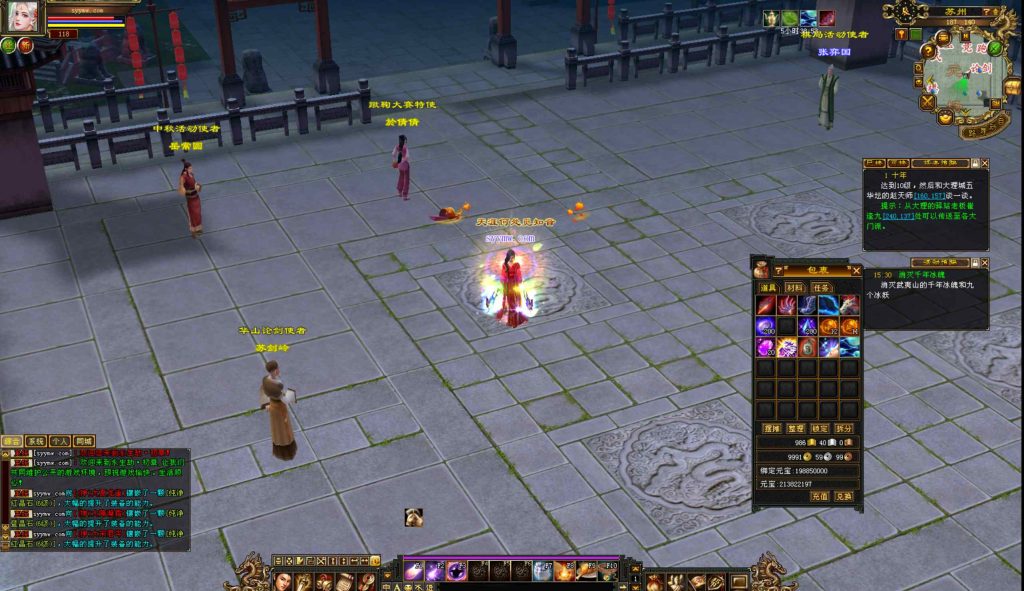The image size is (1024, 591).
Task: Click the 充值 recharge button
Action: [820, 496]
